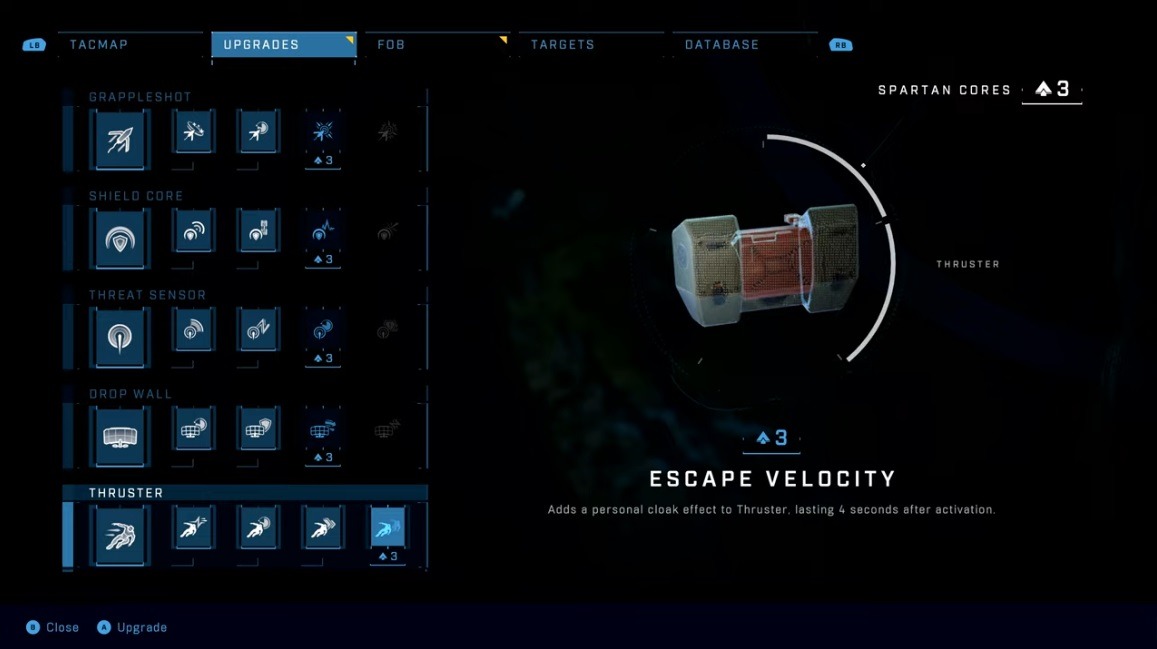The width and height of the screenshot is (1157, 649).
Task: Choose the locked final Drop Wall upgrade
Action: (388, 429)
